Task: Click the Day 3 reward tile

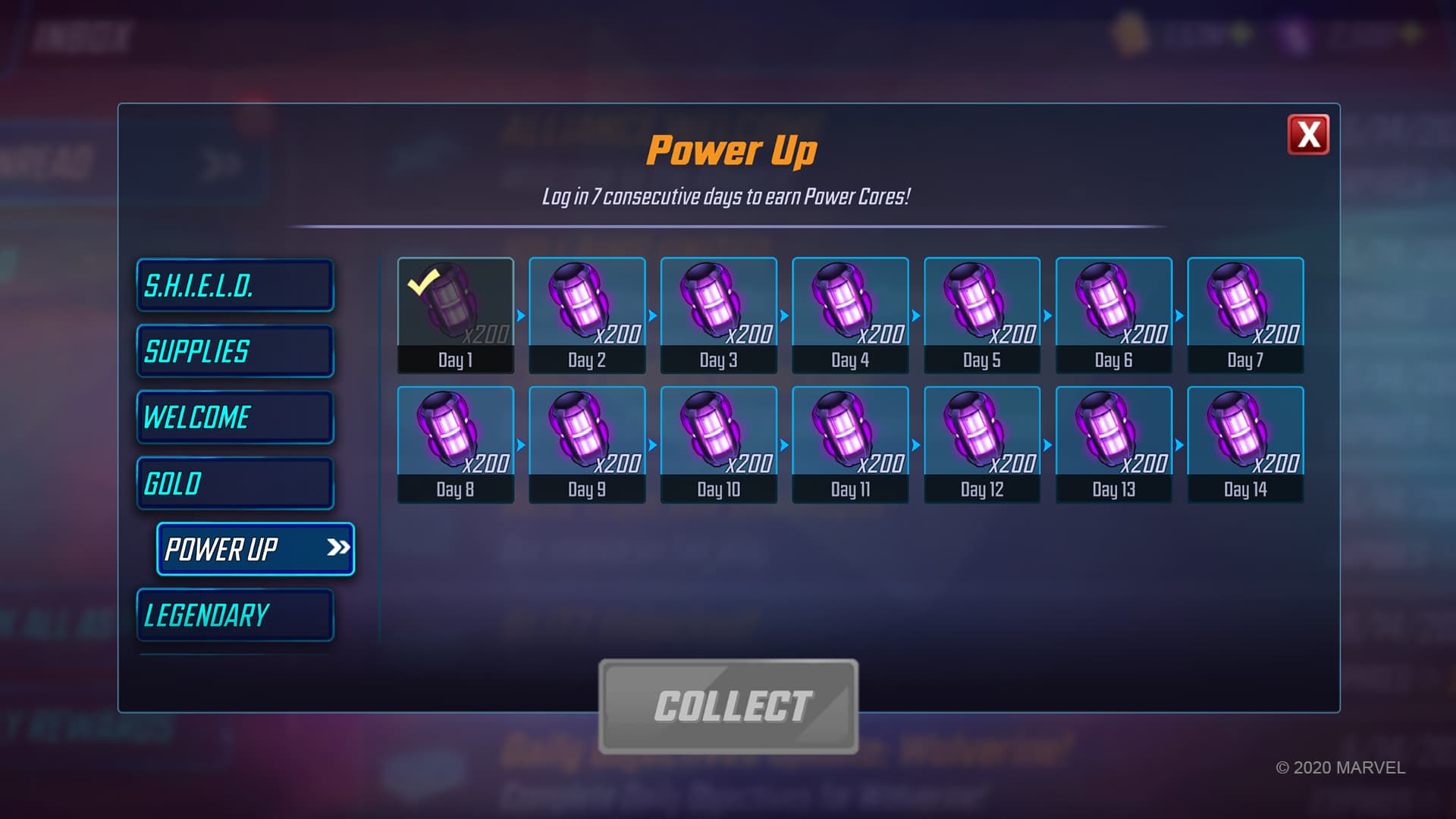Action: pos(718,315)
